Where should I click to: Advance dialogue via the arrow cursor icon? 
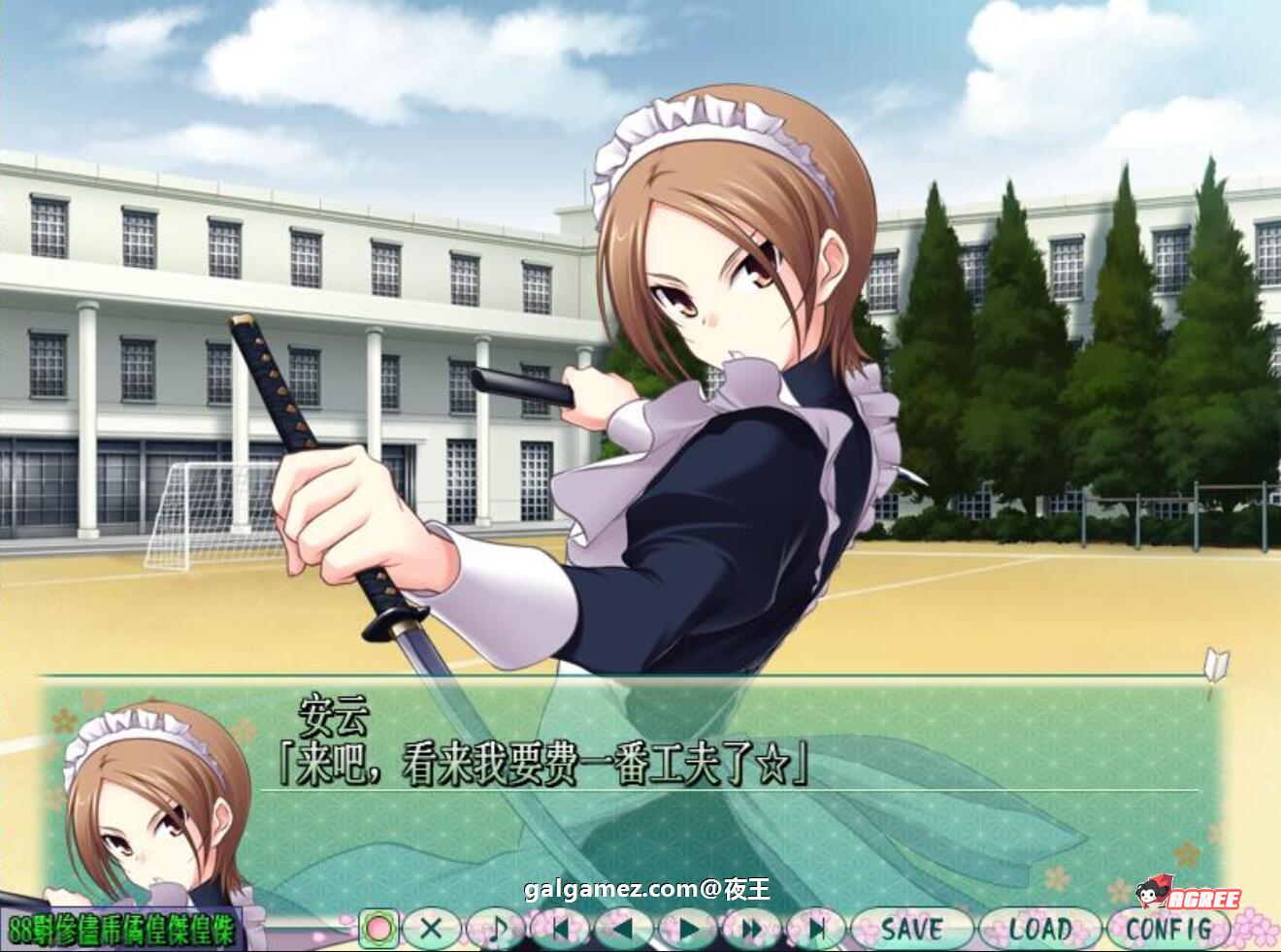tap(1215, 669)
